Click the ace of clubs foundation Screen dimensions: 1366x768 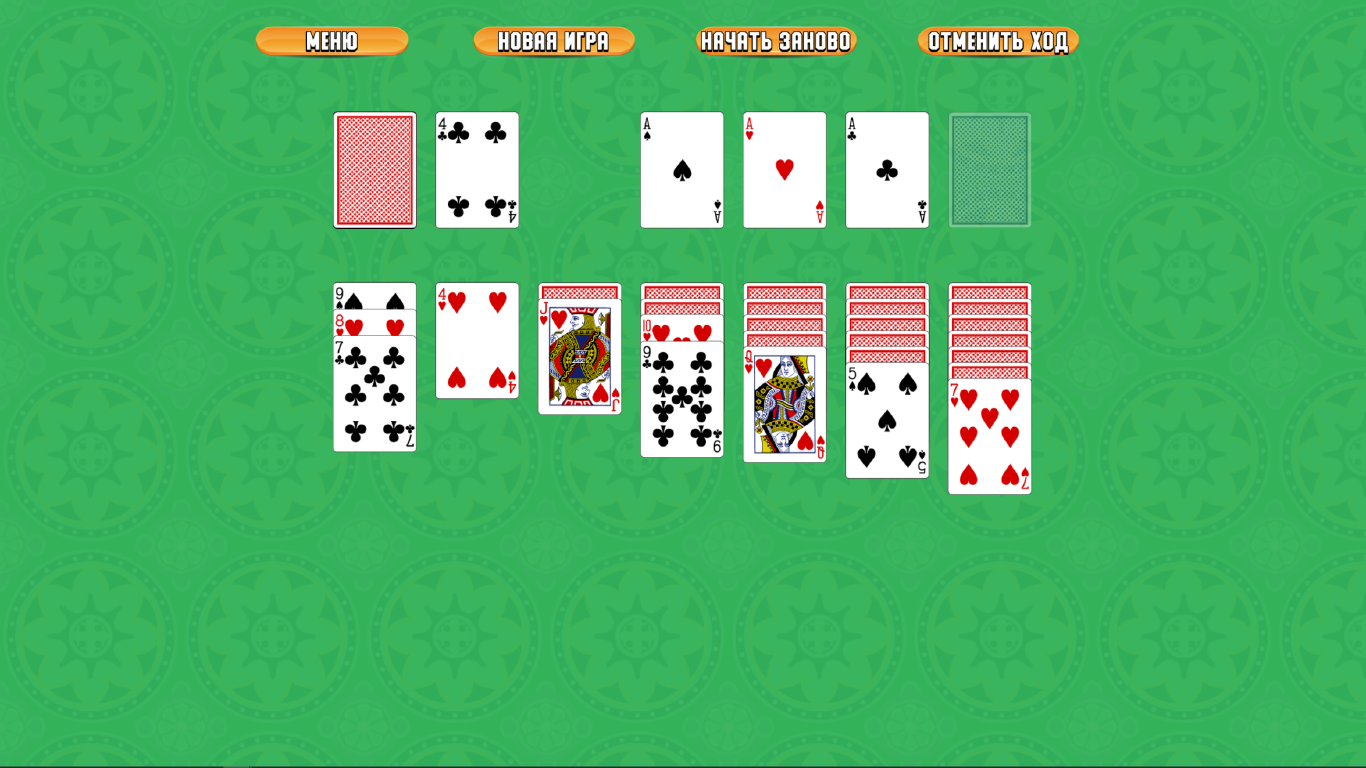point(887,169)
